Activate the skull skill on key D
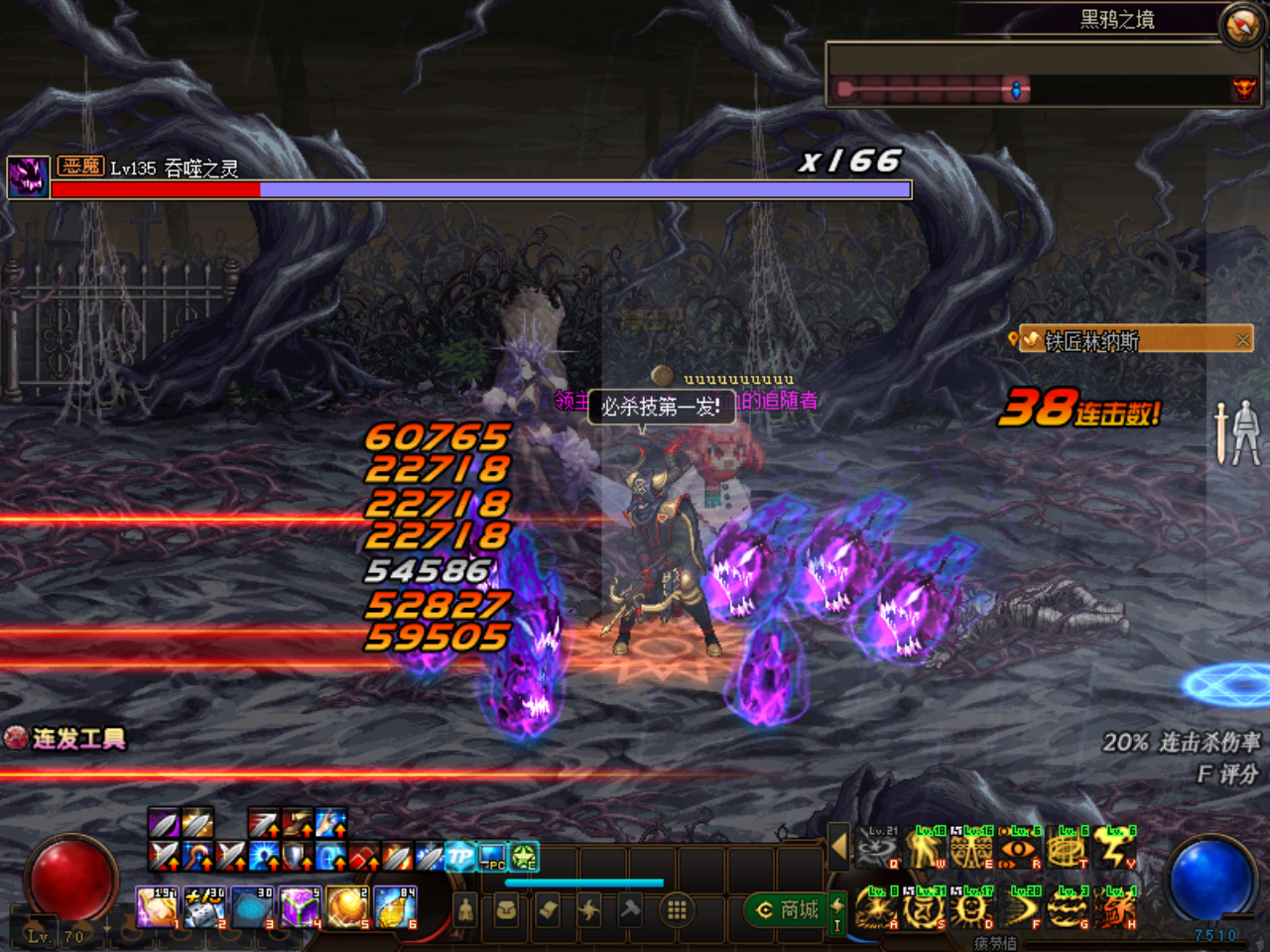 pyautogui.click(x=971, y=908)
